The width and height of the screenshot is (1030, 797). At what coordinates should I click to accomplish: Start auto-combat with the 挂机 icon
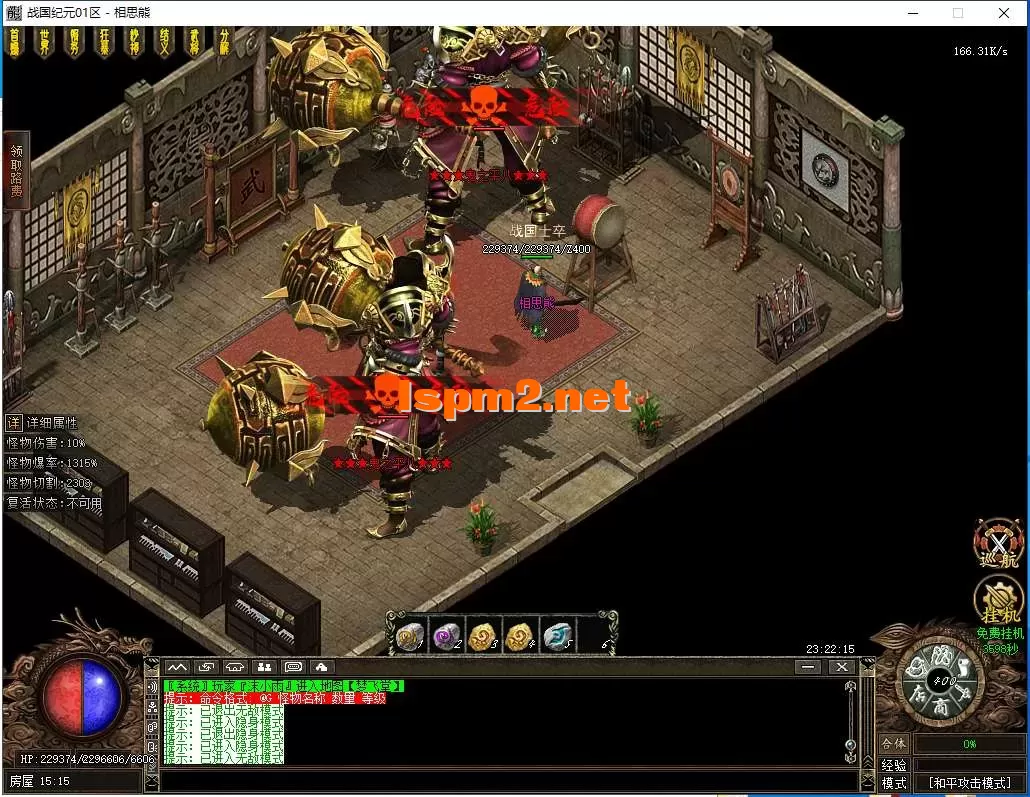point(997,602)
